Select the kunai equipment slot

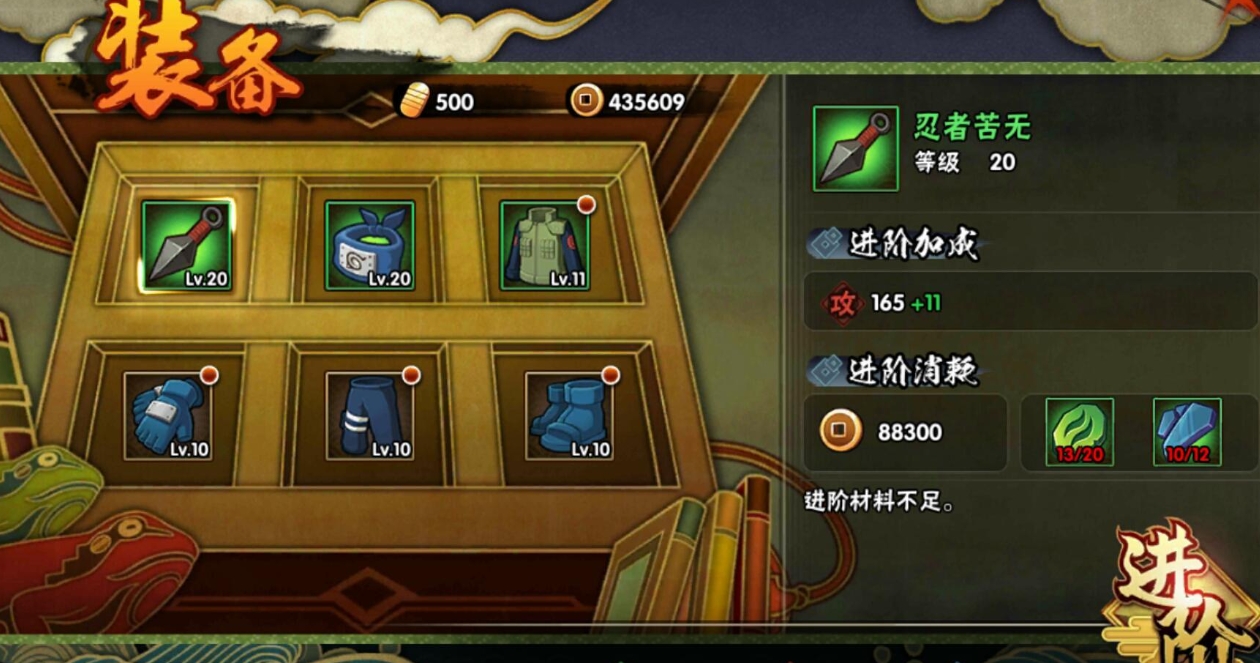click(x=187, y=246)
